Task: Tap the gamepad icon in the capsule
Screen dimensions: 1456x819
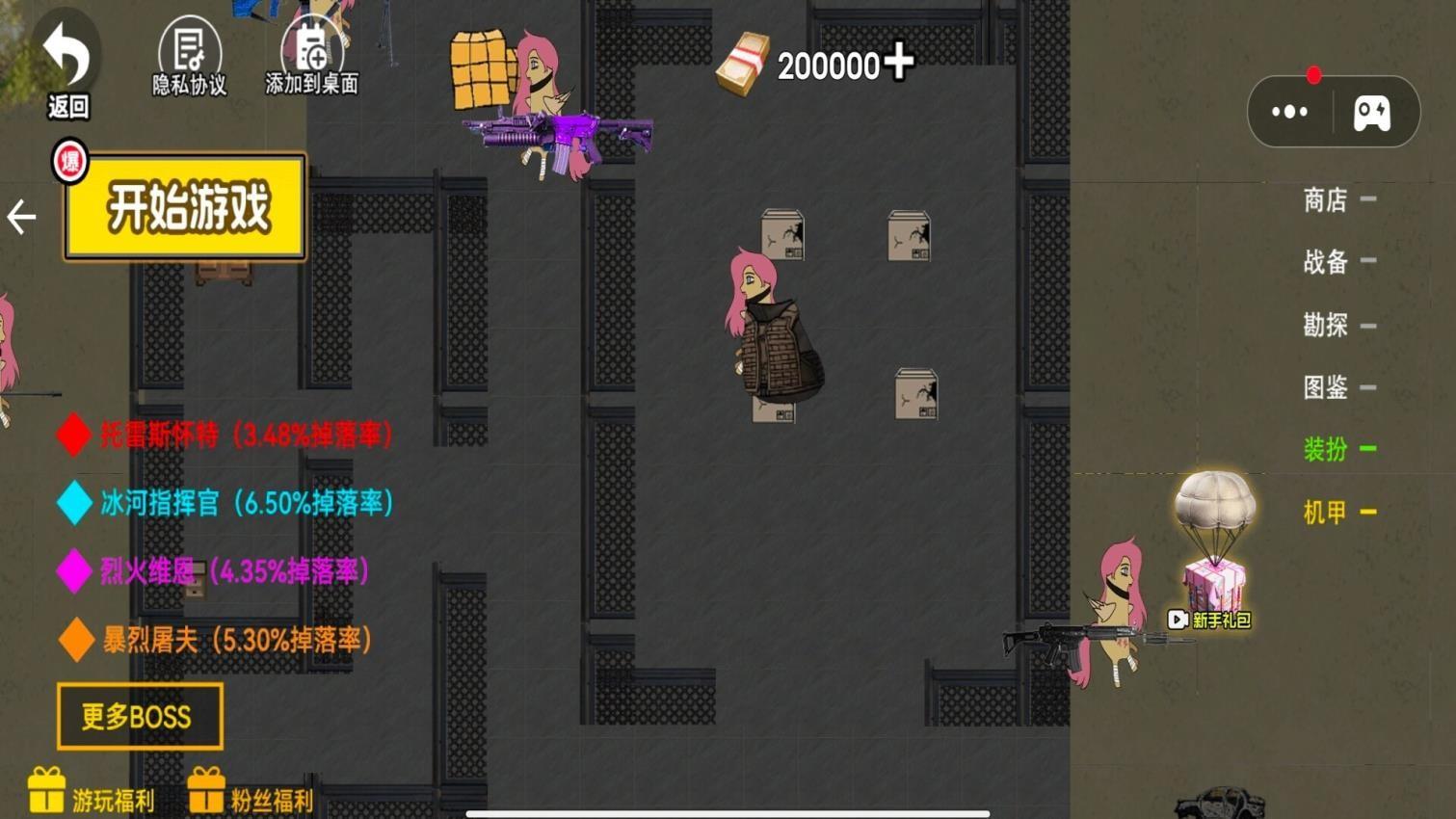Action: (x=1372, y=113)
